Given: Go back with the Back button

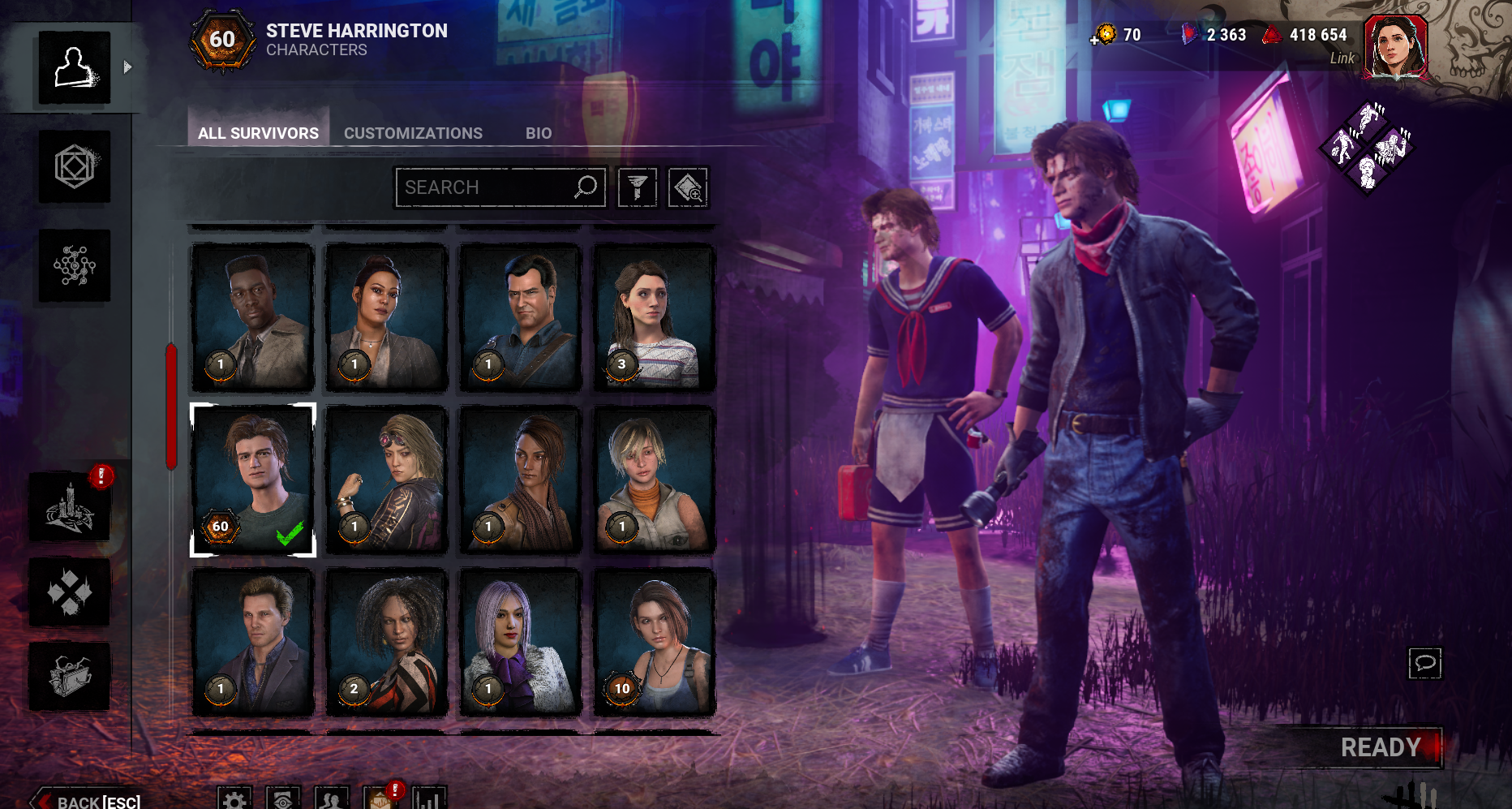Looking at the screenshot, I should point(88,801).
